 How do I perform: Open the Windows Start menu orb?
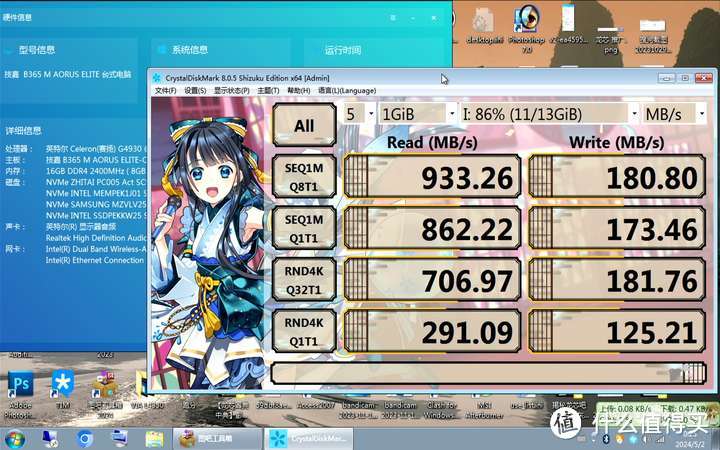coord(16,438)
